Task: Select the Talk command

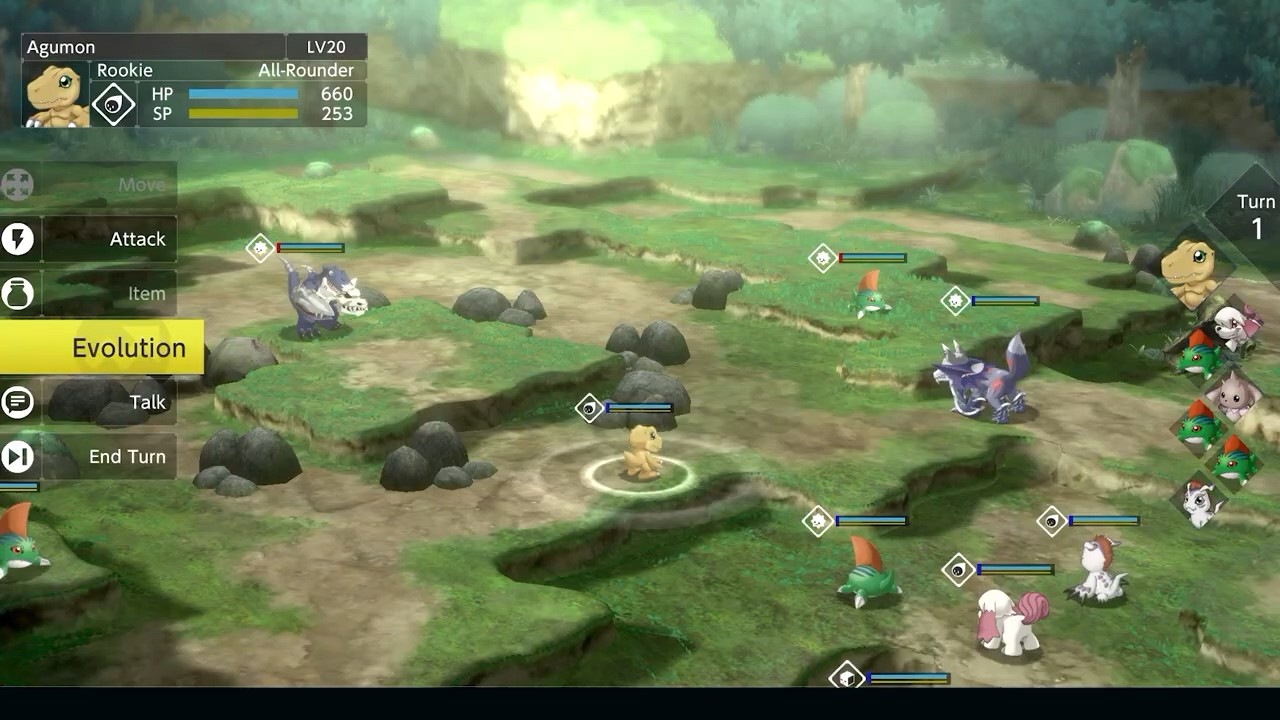Action: (x=108, y=402)
